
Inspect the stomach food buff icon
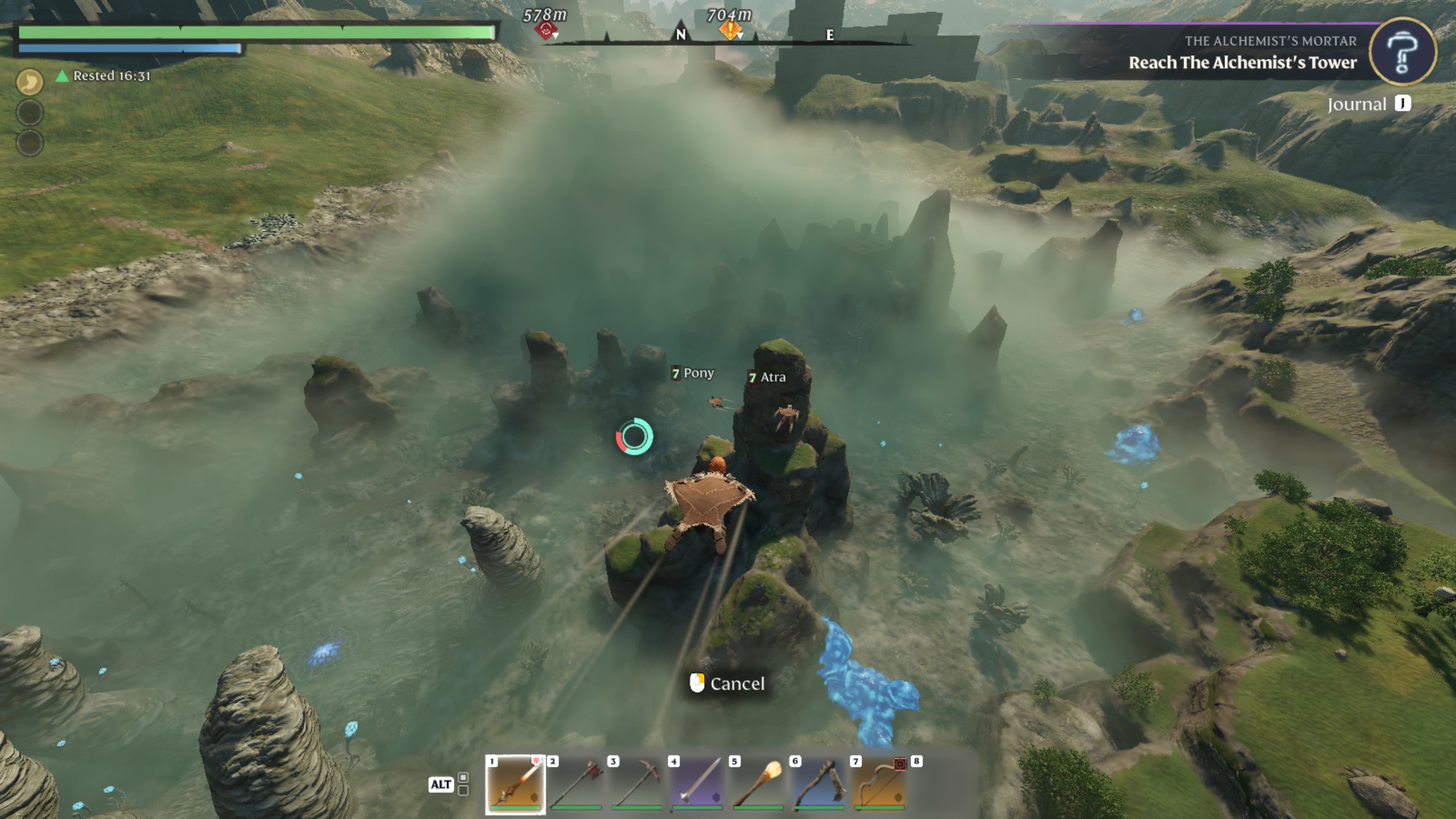coord(30,82)
